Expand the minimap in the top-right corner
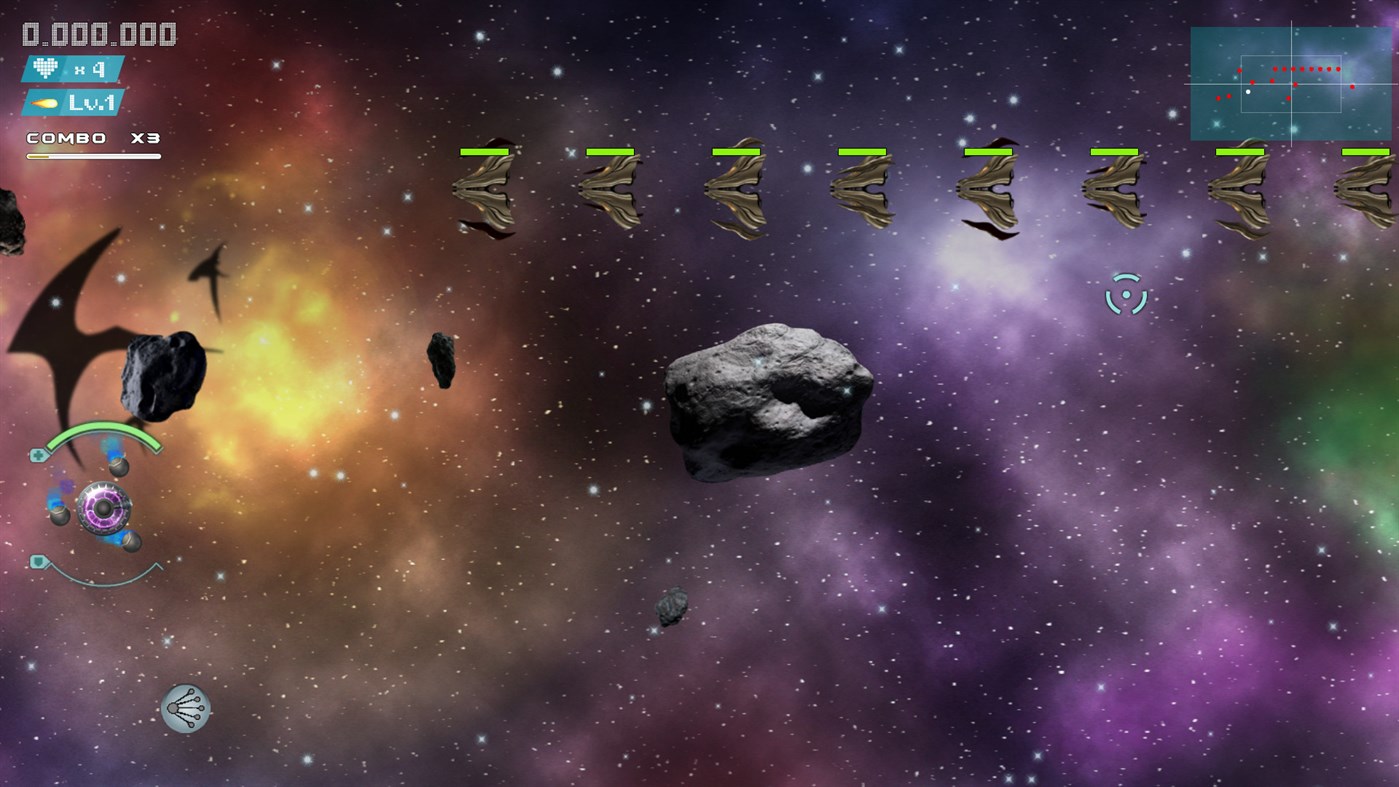The width and height of the screenshot is (1399, 787). coord(1292,85)
